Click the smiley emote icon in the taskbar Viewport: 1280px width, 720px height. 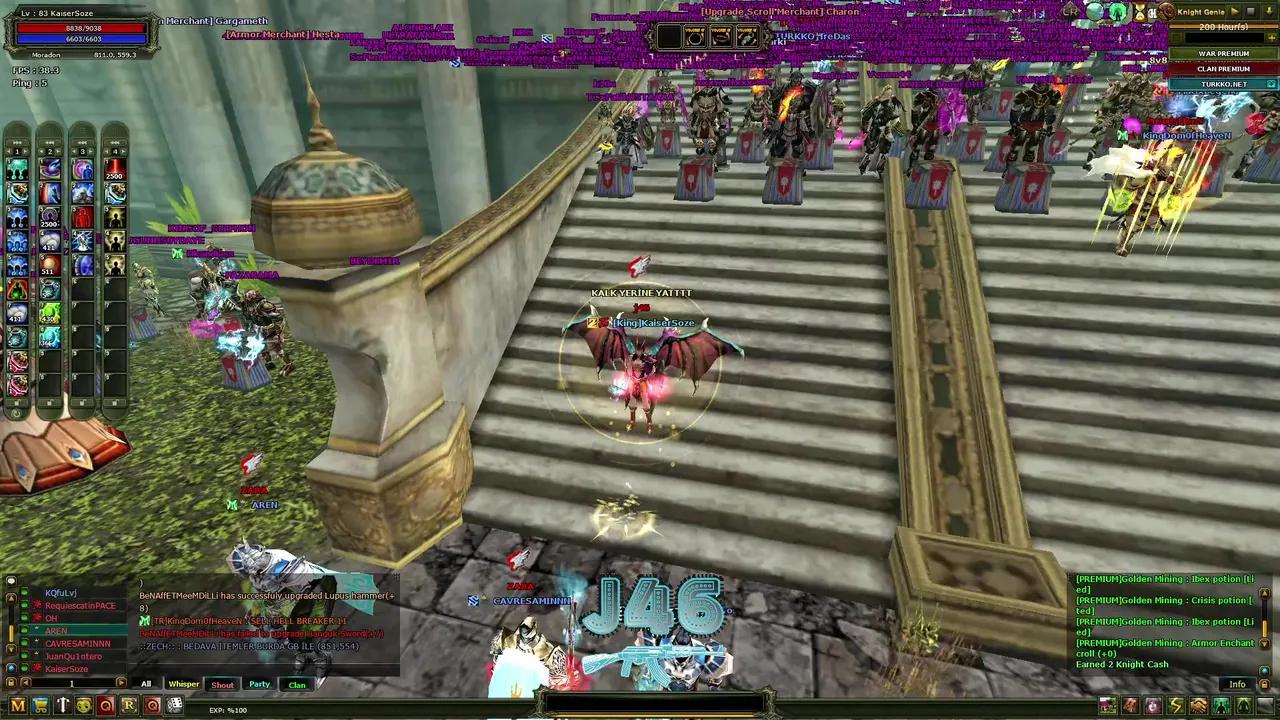click(x=84, y=705)
